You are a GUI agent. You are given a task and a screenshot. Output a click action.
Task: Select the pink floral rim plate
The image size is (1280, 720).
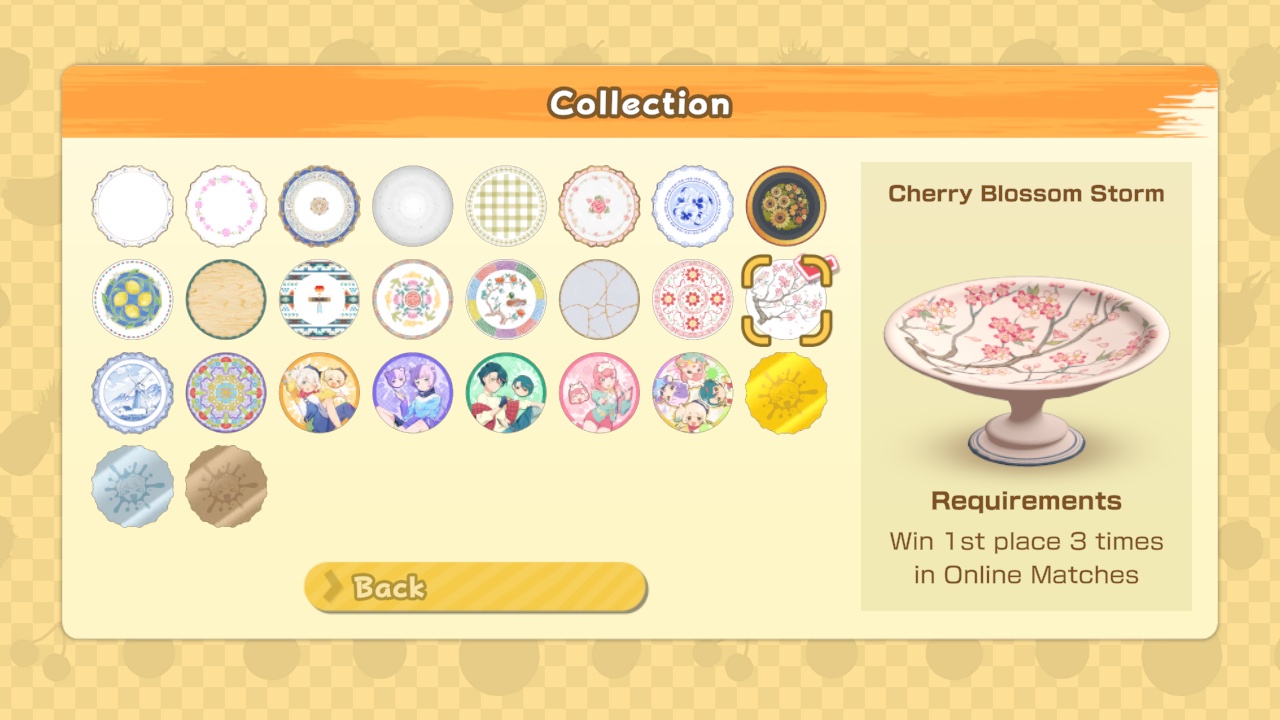coord(226,206)
